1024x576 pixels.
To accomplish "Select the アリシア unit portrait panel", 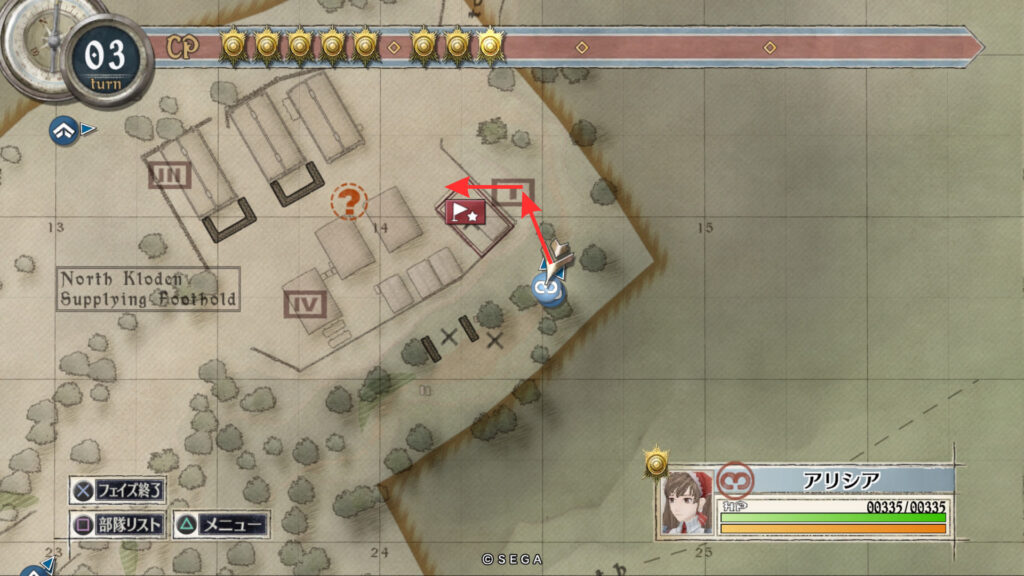I will 687,502.
